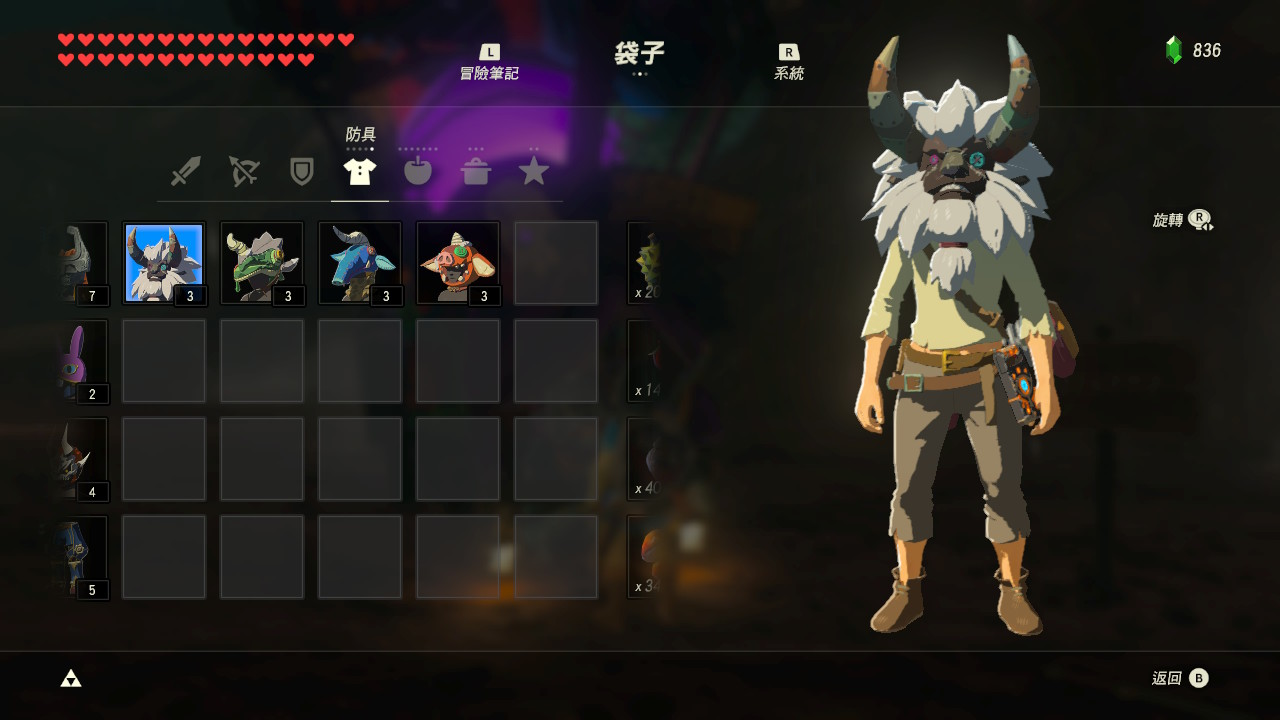Viewport: 1280px width, 720px height.
Task: Click the shirt icon for armor category
Action: pyautogui.click(x=360, y=170)
